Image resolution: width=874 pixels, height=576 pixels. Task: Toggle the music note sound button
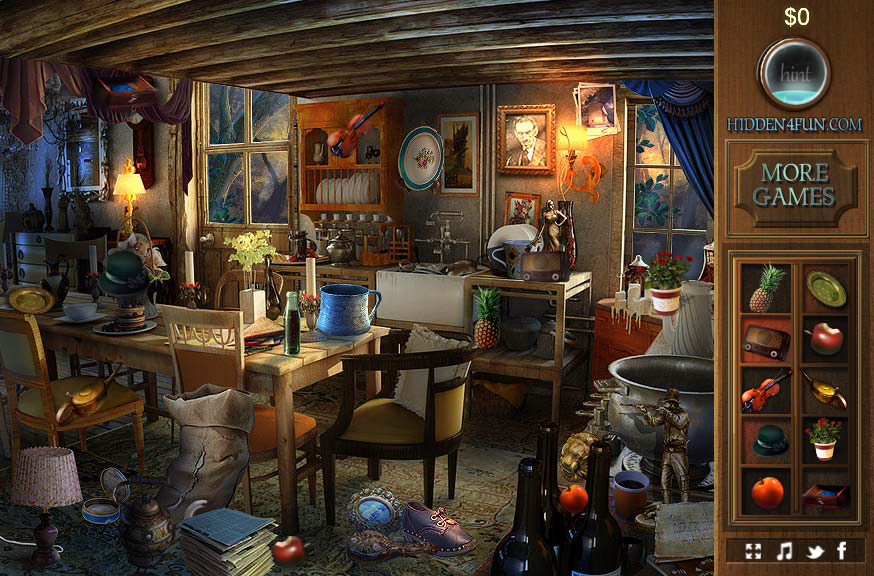click(785, 550)
